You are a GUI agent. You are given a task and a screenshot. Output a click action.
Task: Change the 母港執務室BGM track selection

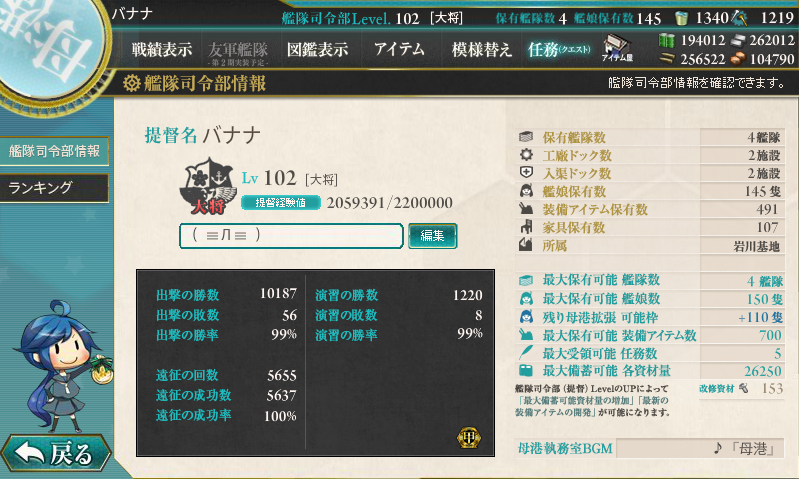pos(700,448)
